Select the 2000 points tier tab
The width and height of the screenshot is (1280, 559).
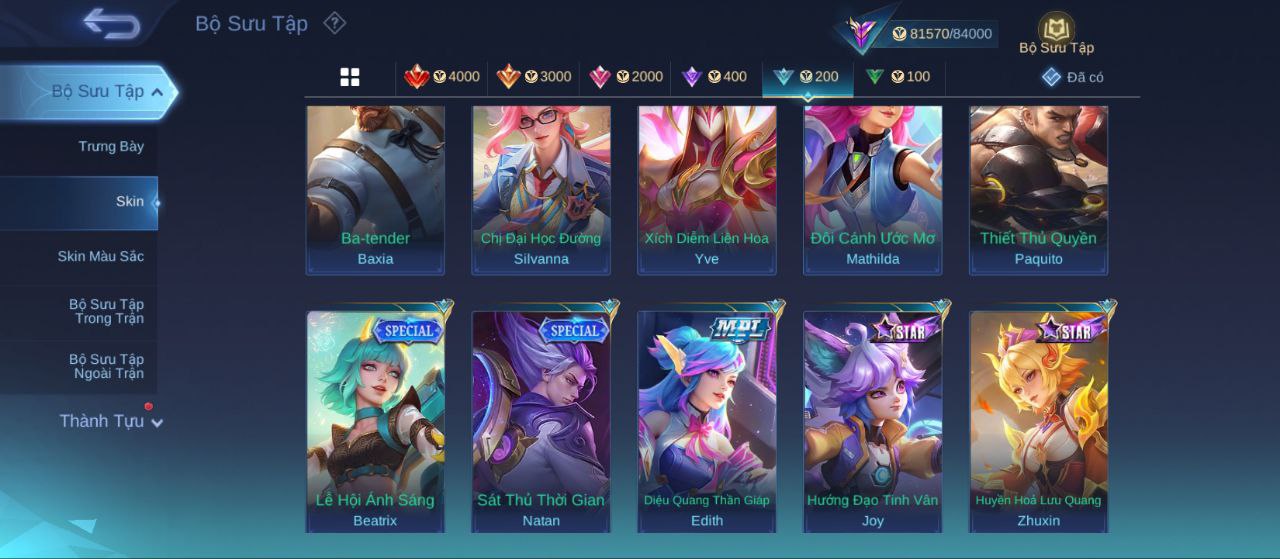coord(626,77)
